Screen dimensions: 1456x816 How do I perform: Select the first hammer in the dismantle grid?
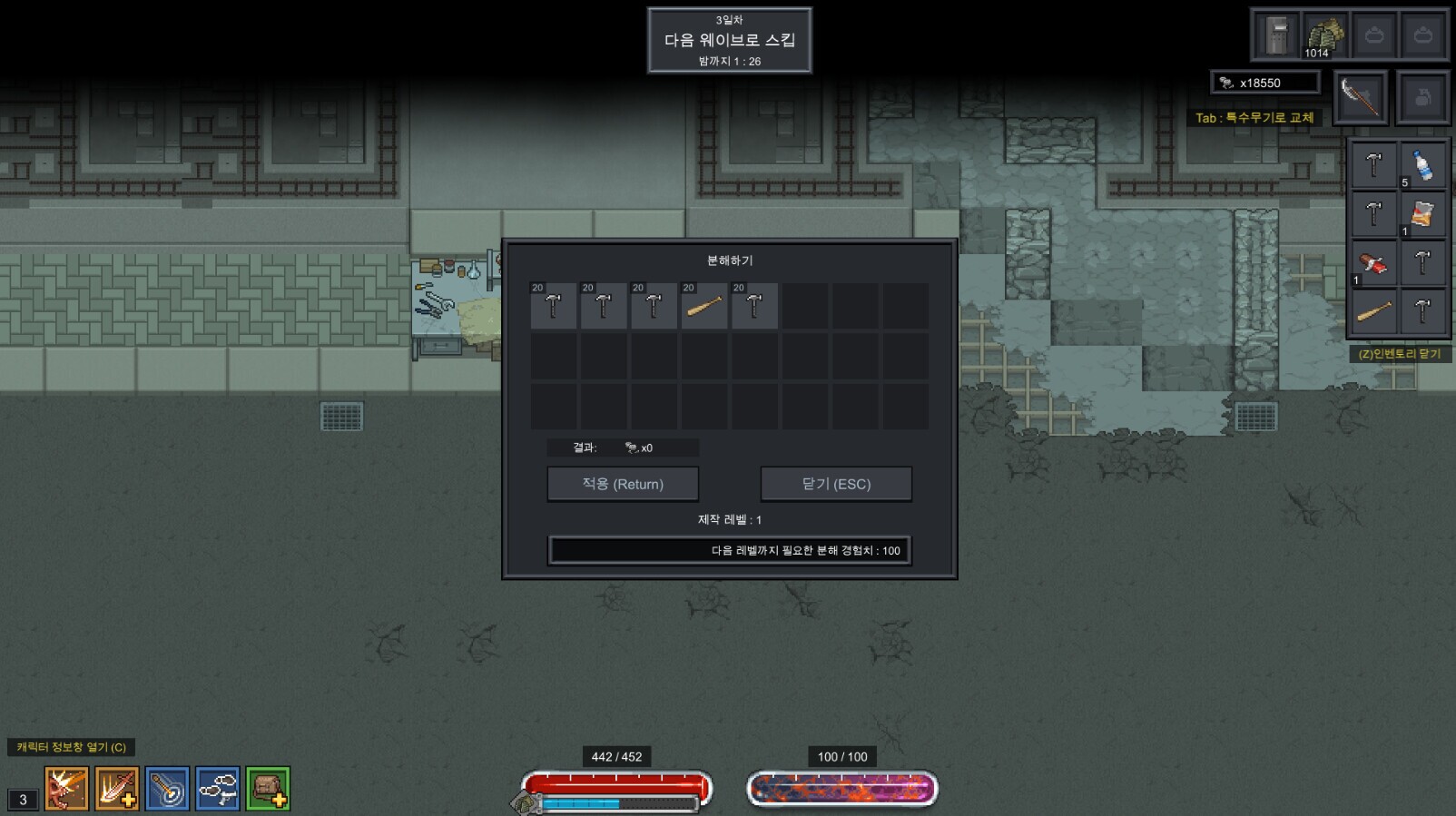(553, 306)
